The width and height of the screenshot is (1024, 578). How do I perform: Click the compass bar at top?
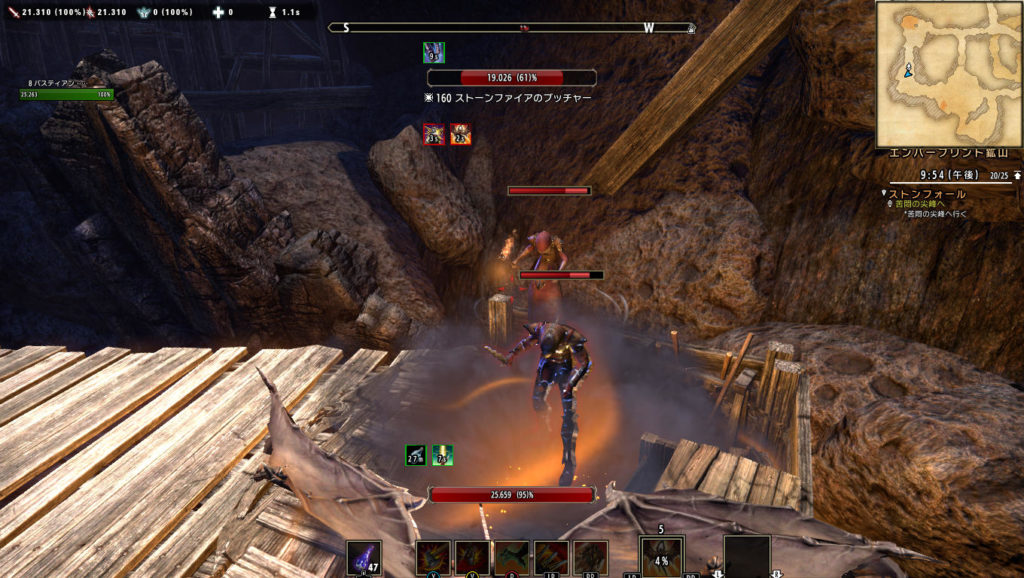pyautogui.click(x=511, y=28)
